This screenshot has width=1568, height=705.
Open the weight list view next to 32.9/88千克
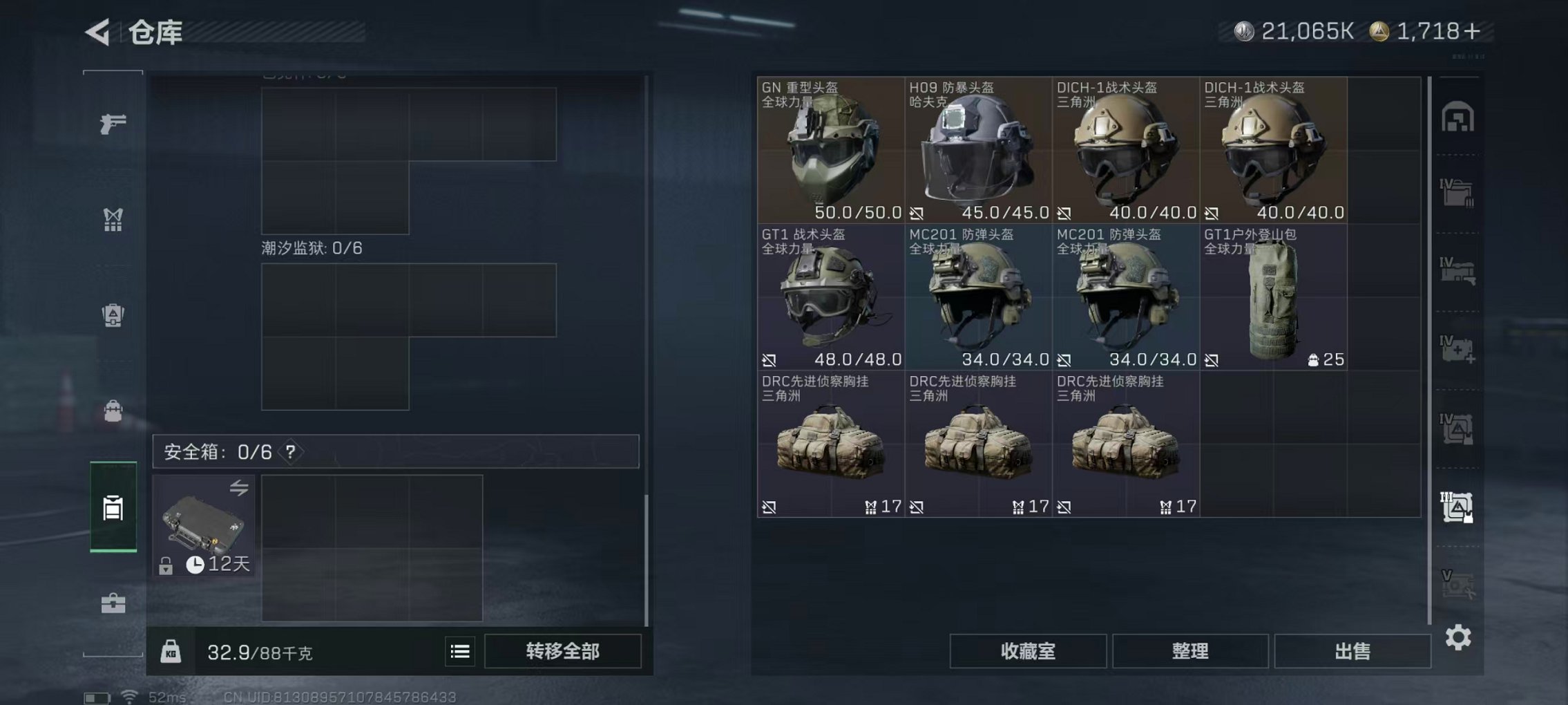click(x=461, y=652)
